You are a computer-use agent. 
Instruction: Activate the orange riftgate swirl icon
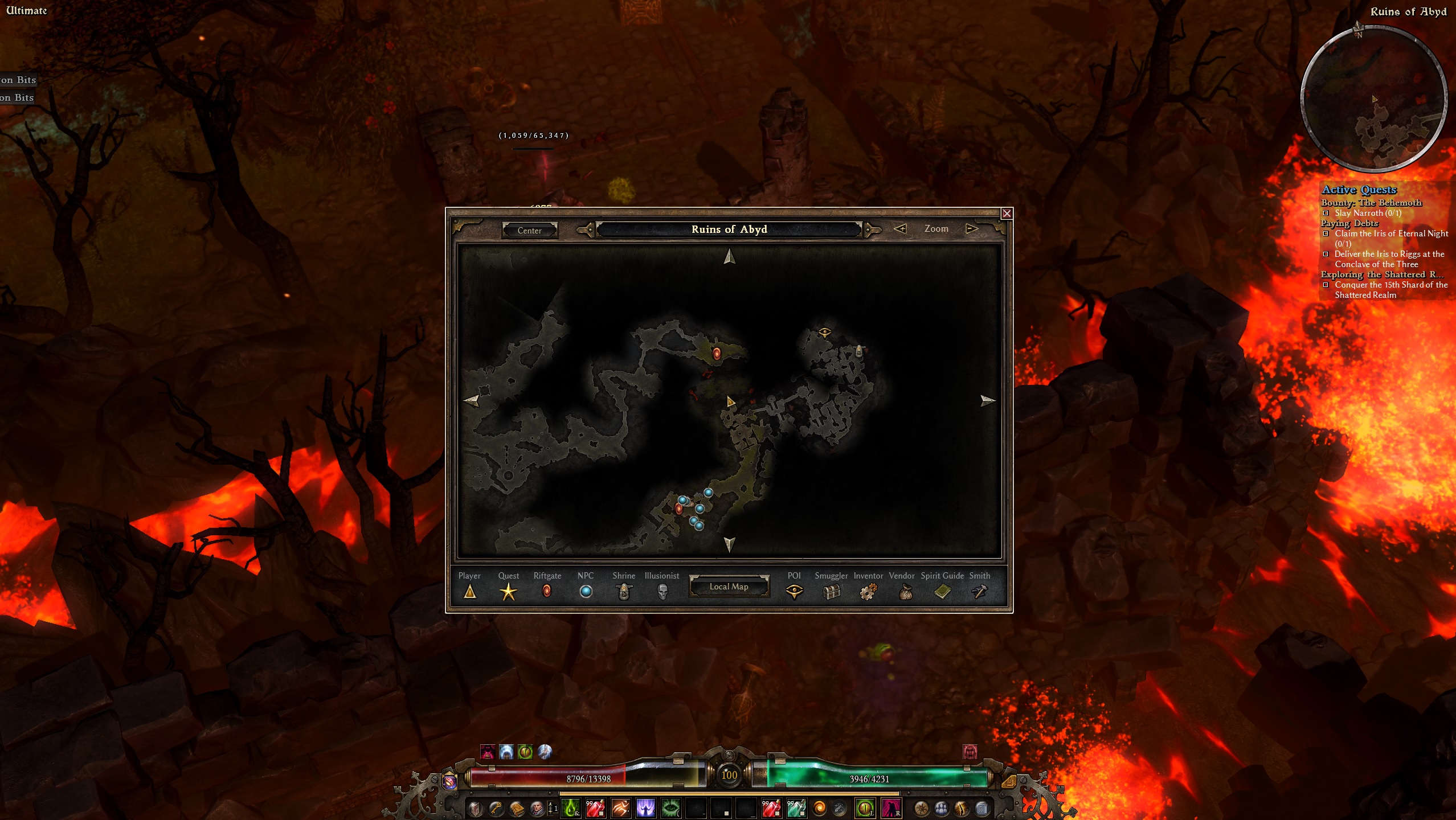[x=820, y=808]
